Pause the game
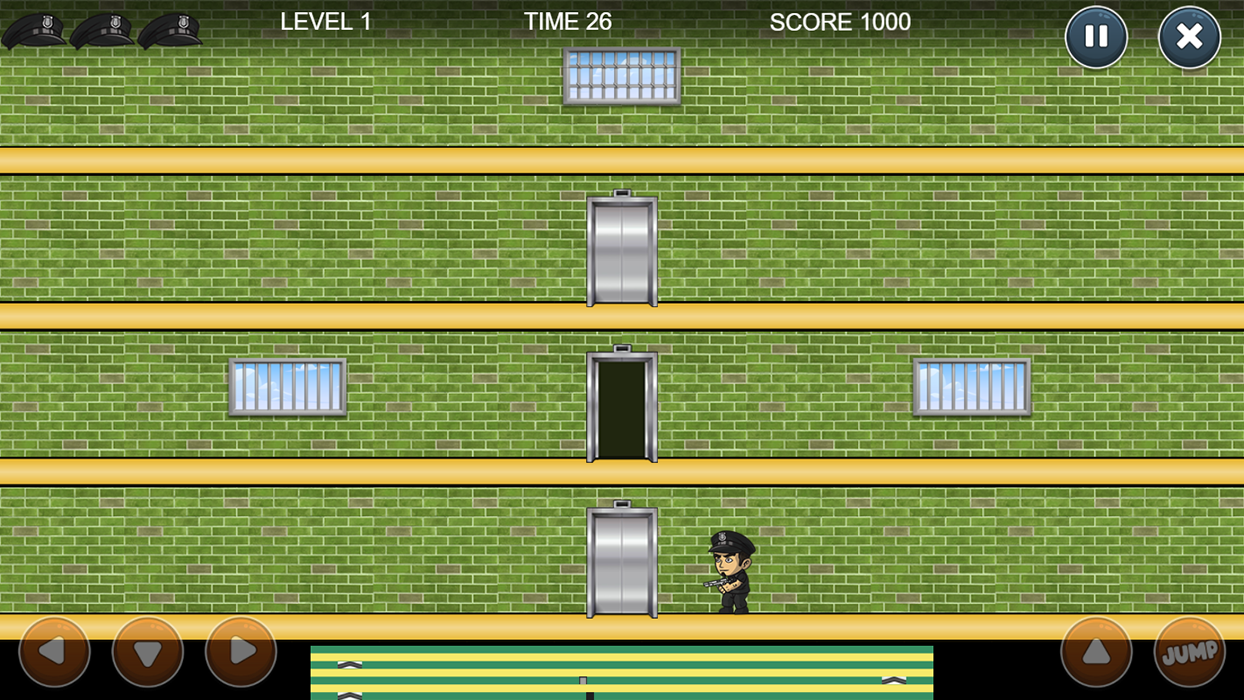 tap(1096, 38)
